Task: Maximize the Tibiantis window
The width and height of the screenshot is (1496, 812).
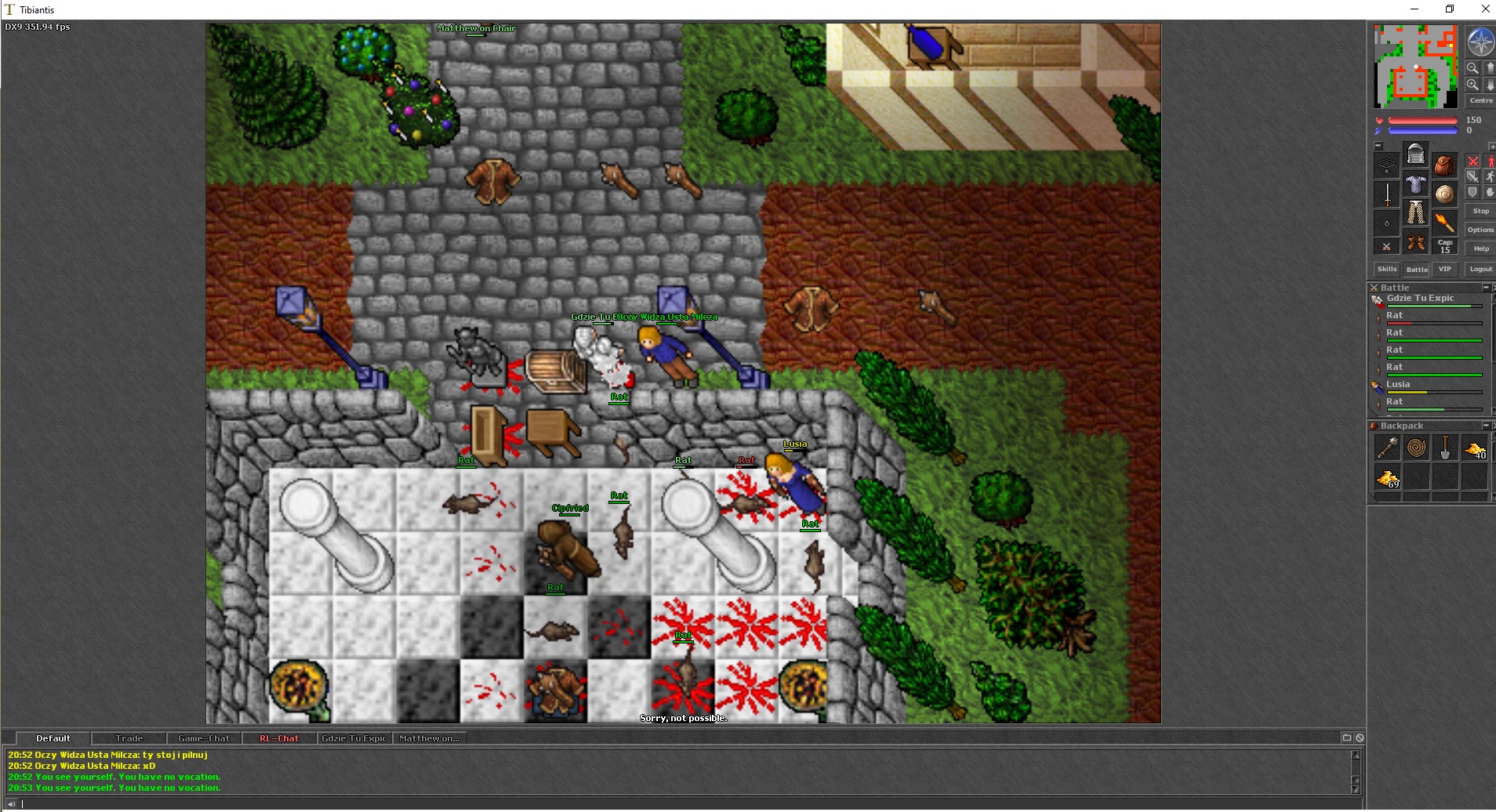Action: [x=1450, y=9]
